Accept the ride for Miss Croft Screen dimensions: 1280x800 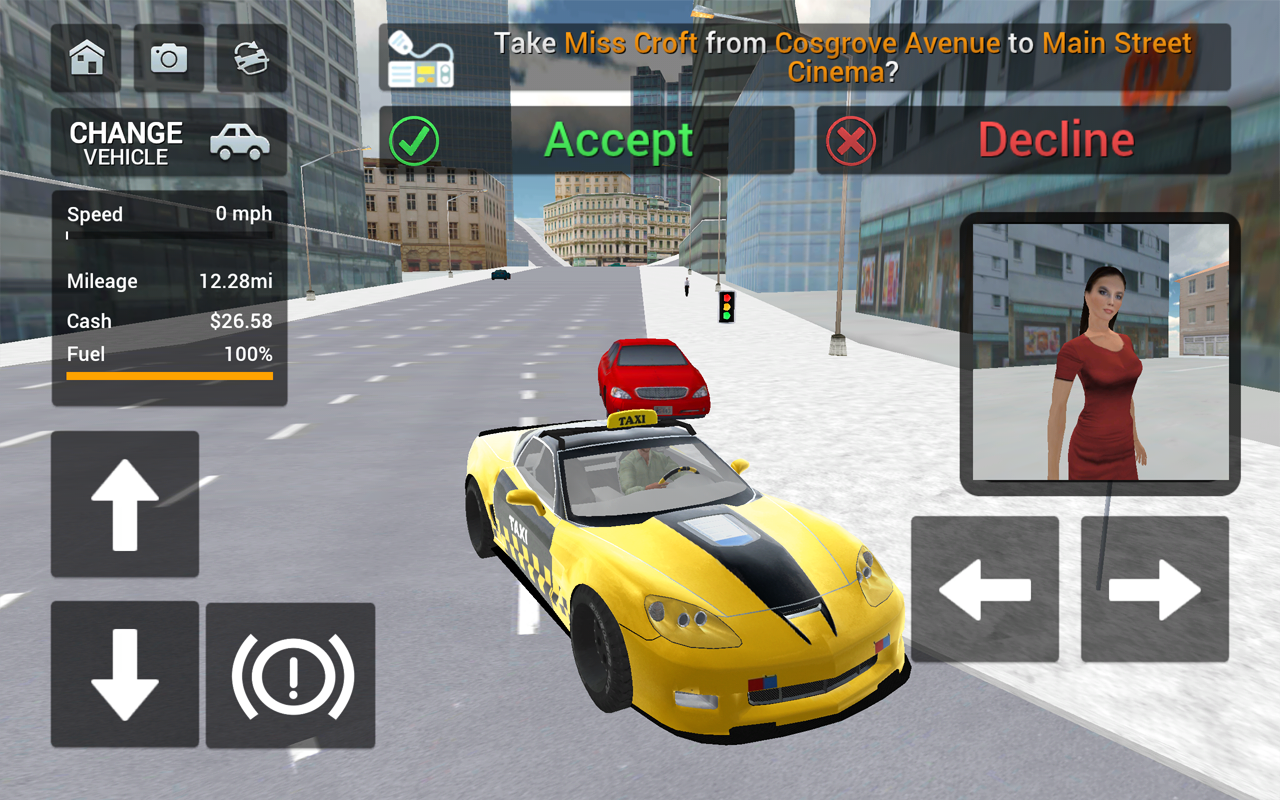click(618, 140)
